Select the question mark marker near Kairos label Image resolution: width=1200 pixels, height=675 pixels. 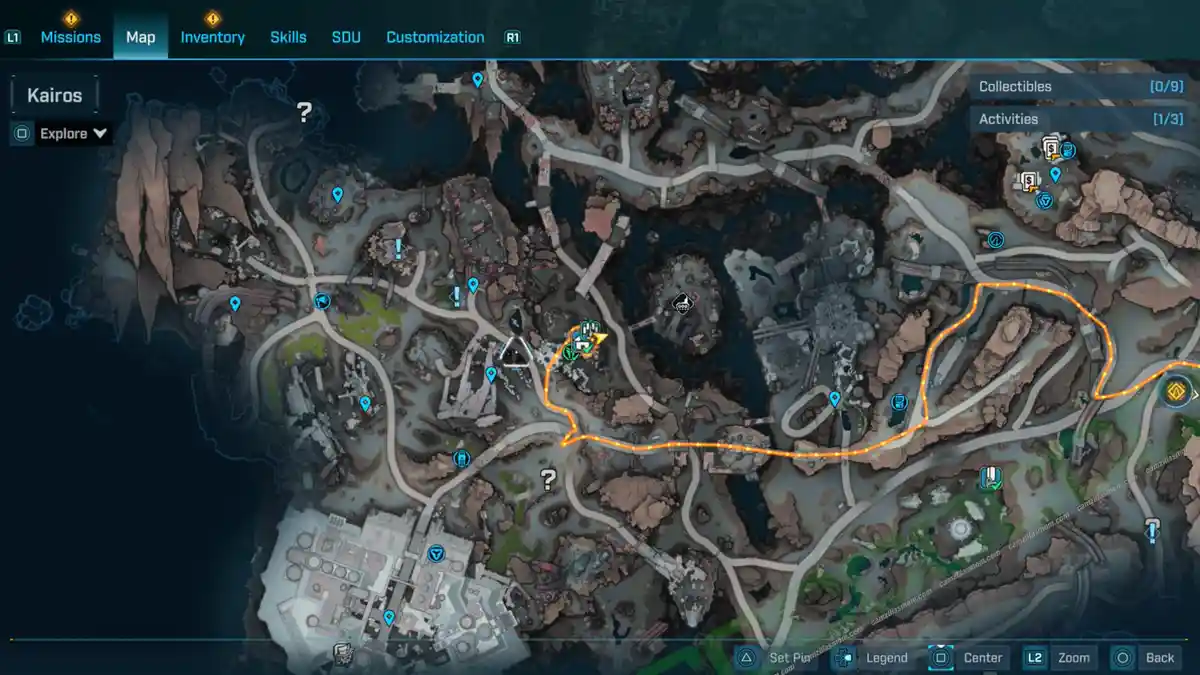[304, 112]
